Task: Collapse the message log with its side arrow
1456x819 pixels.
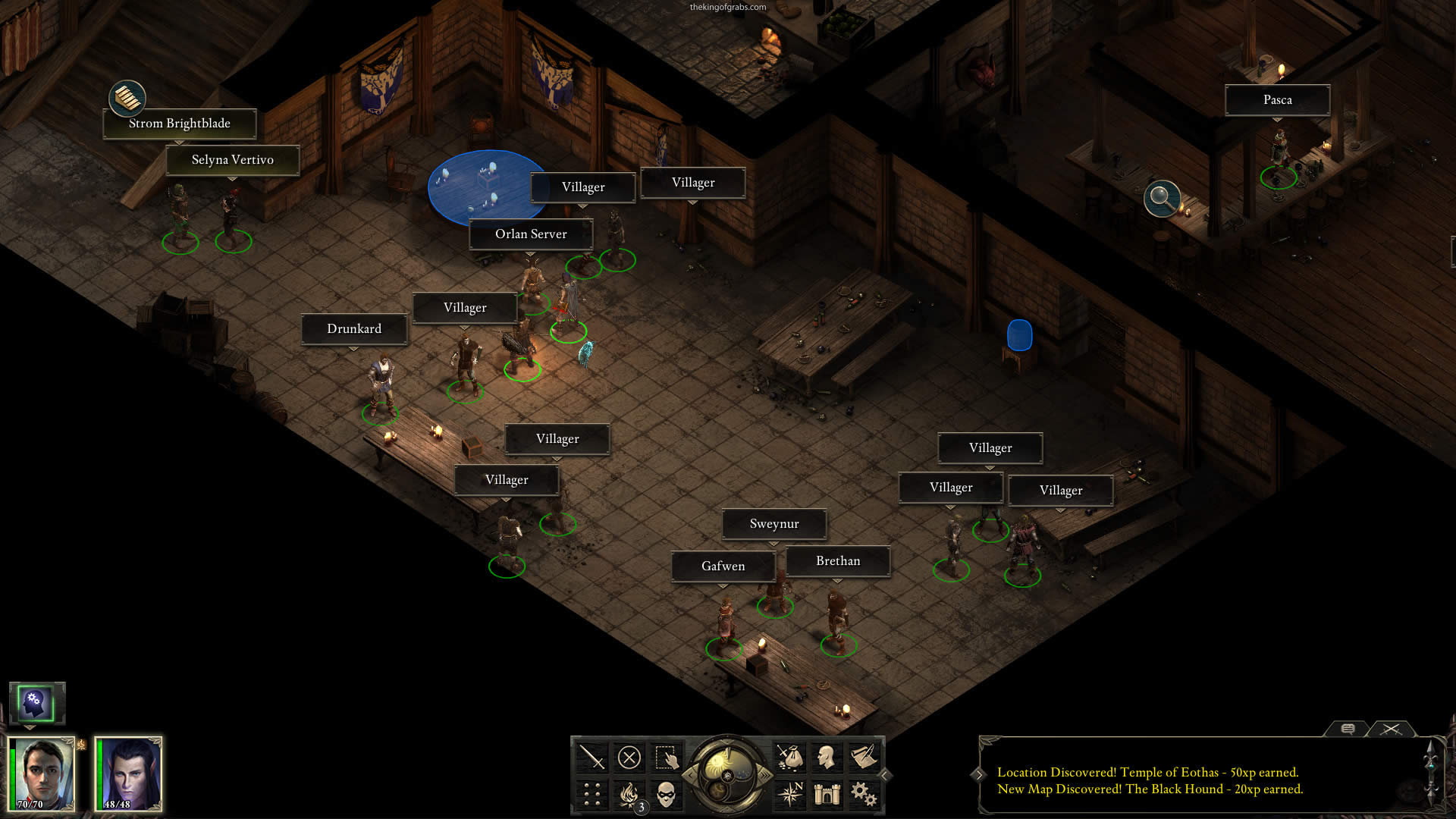Action: coord(979,774)
